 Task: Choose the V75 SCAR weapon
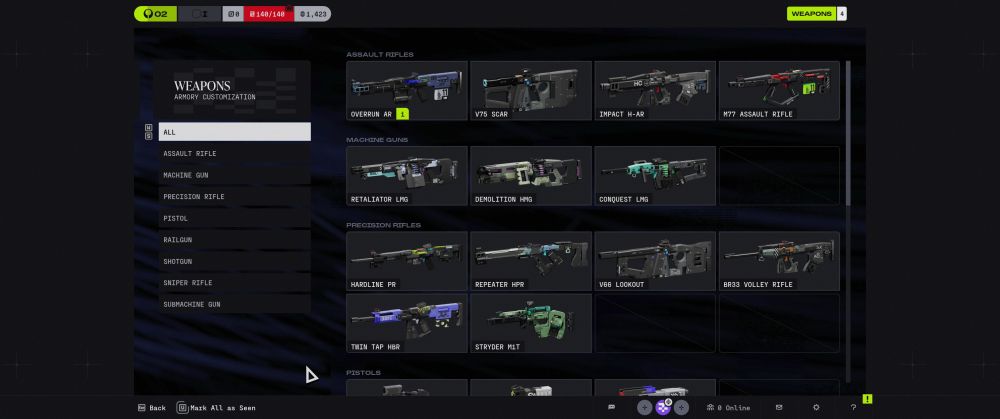pyautogui.click(x=531, y=91)
